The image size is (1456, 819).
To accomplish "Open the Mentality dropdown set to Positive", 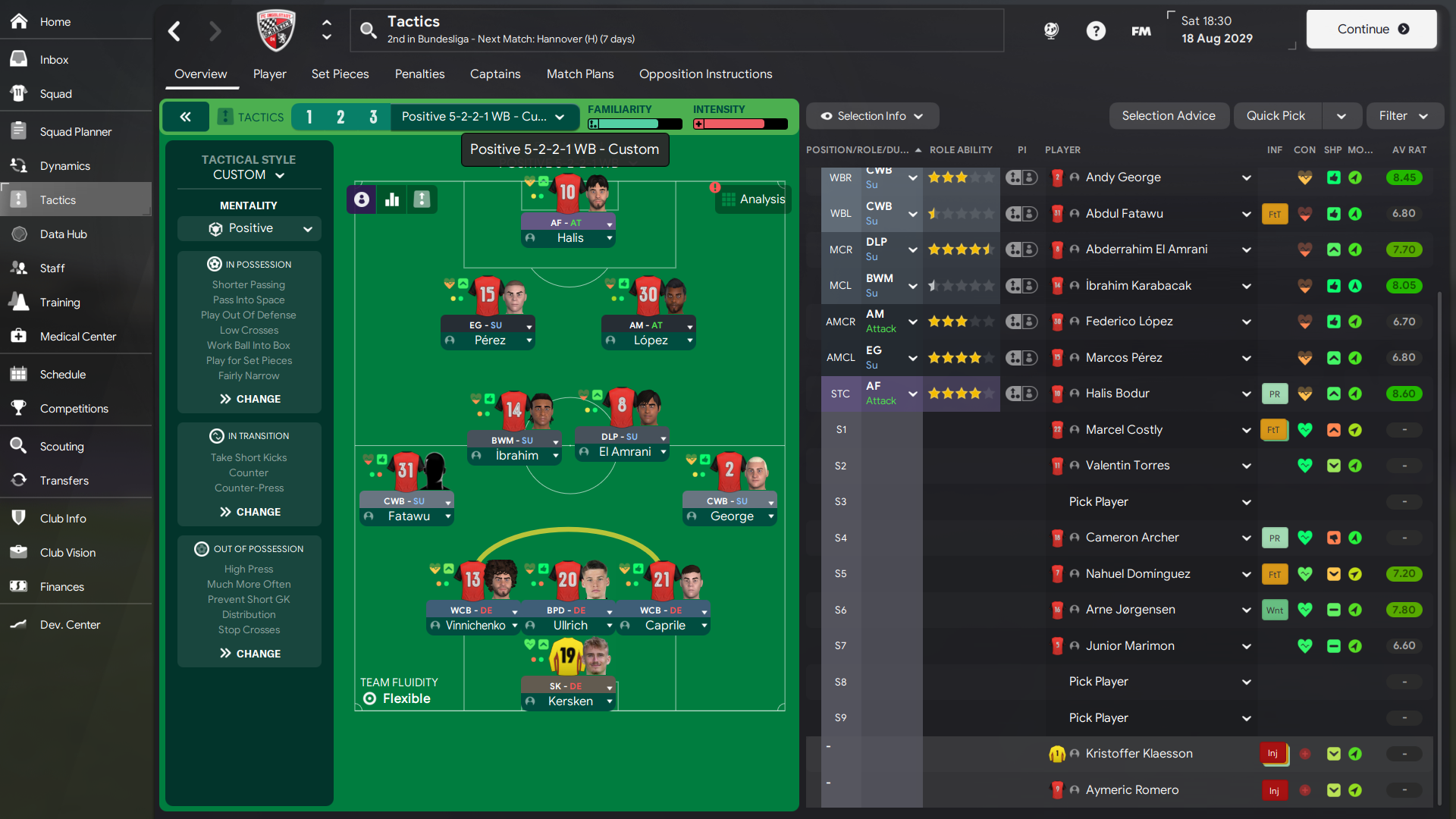I will pyautogui.click(x=249, y=228).
